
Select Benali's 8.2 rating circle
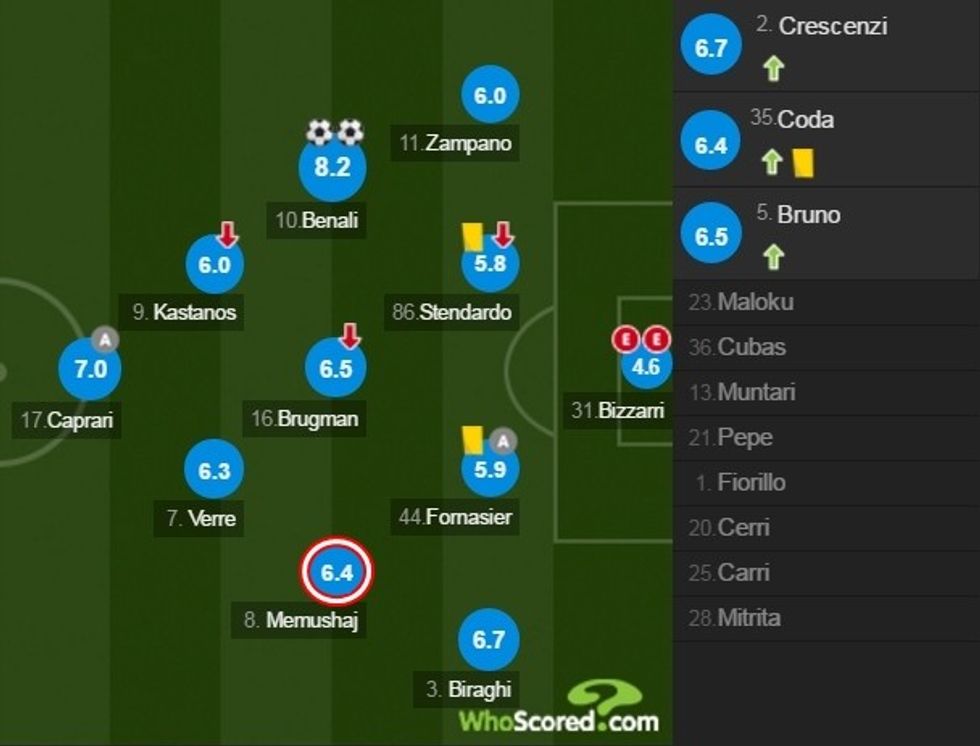click(332, 168)
